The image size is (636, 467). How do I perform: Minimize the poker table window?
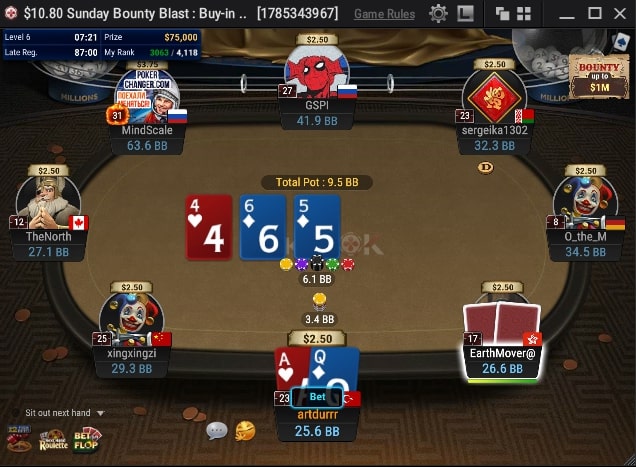pos(567,14)
